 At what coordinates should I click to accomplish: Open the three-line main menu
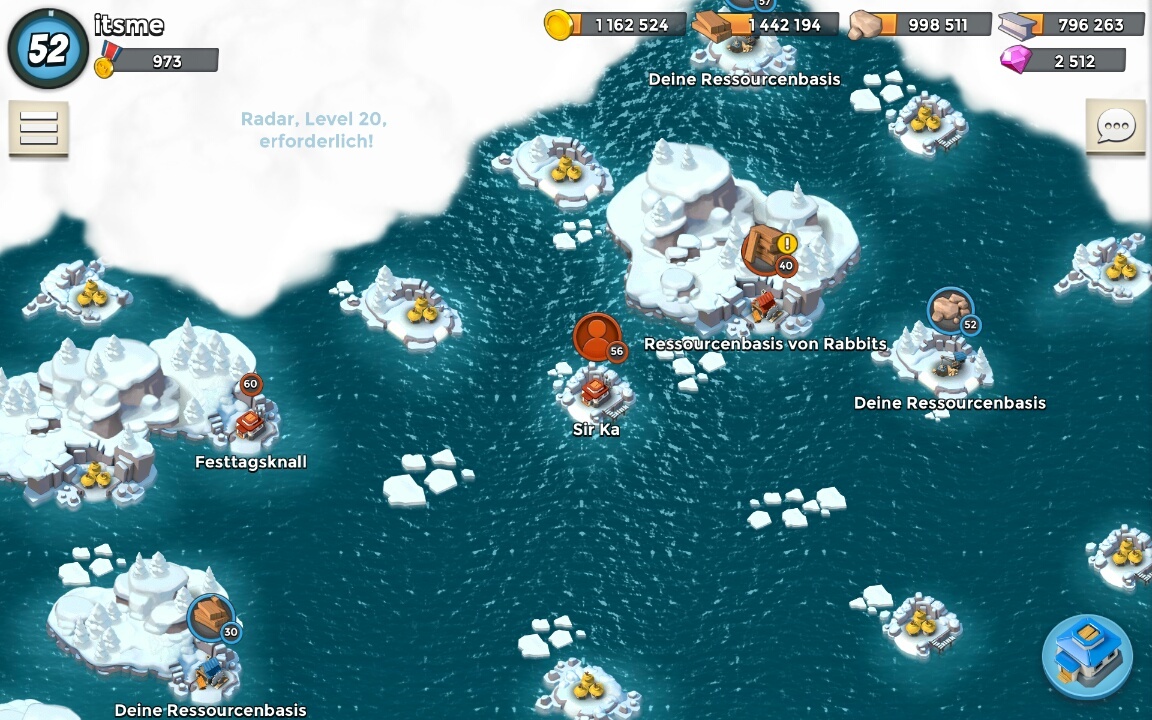[x=39, y=128]
